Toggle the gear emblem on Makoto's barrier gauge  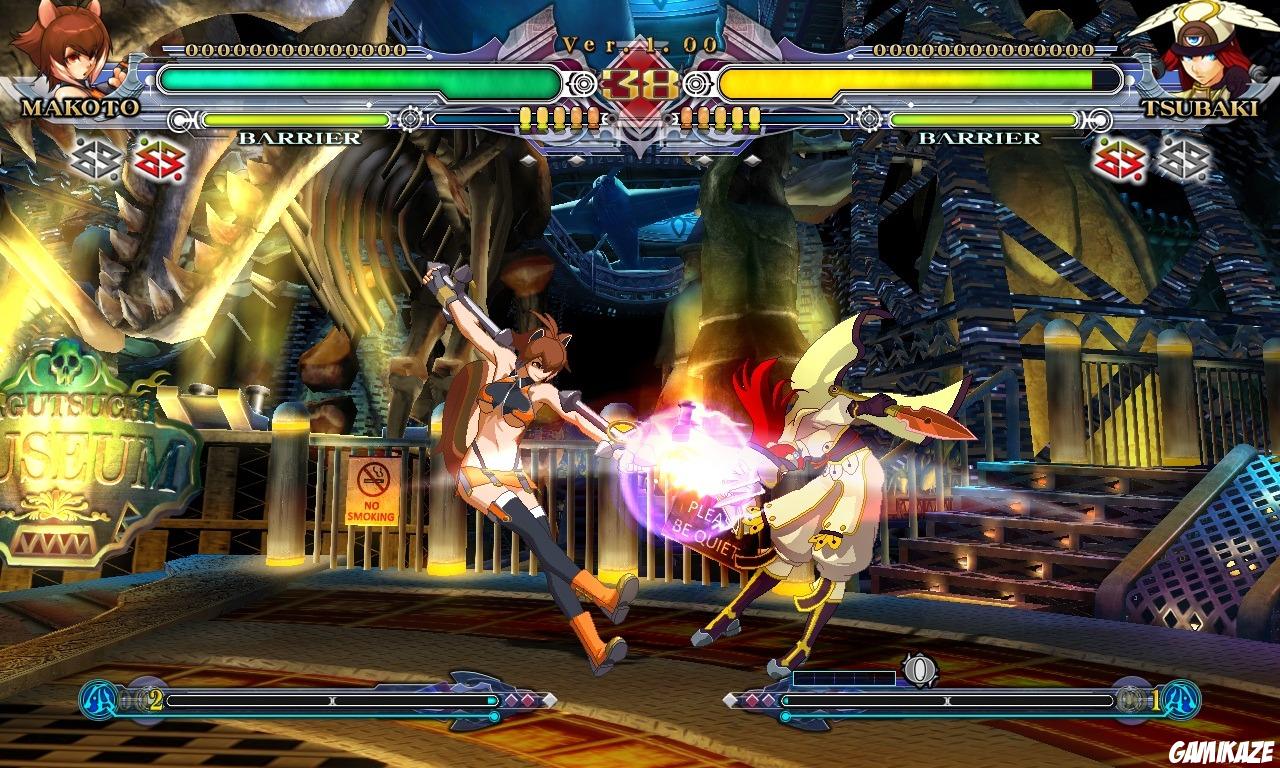410,119
